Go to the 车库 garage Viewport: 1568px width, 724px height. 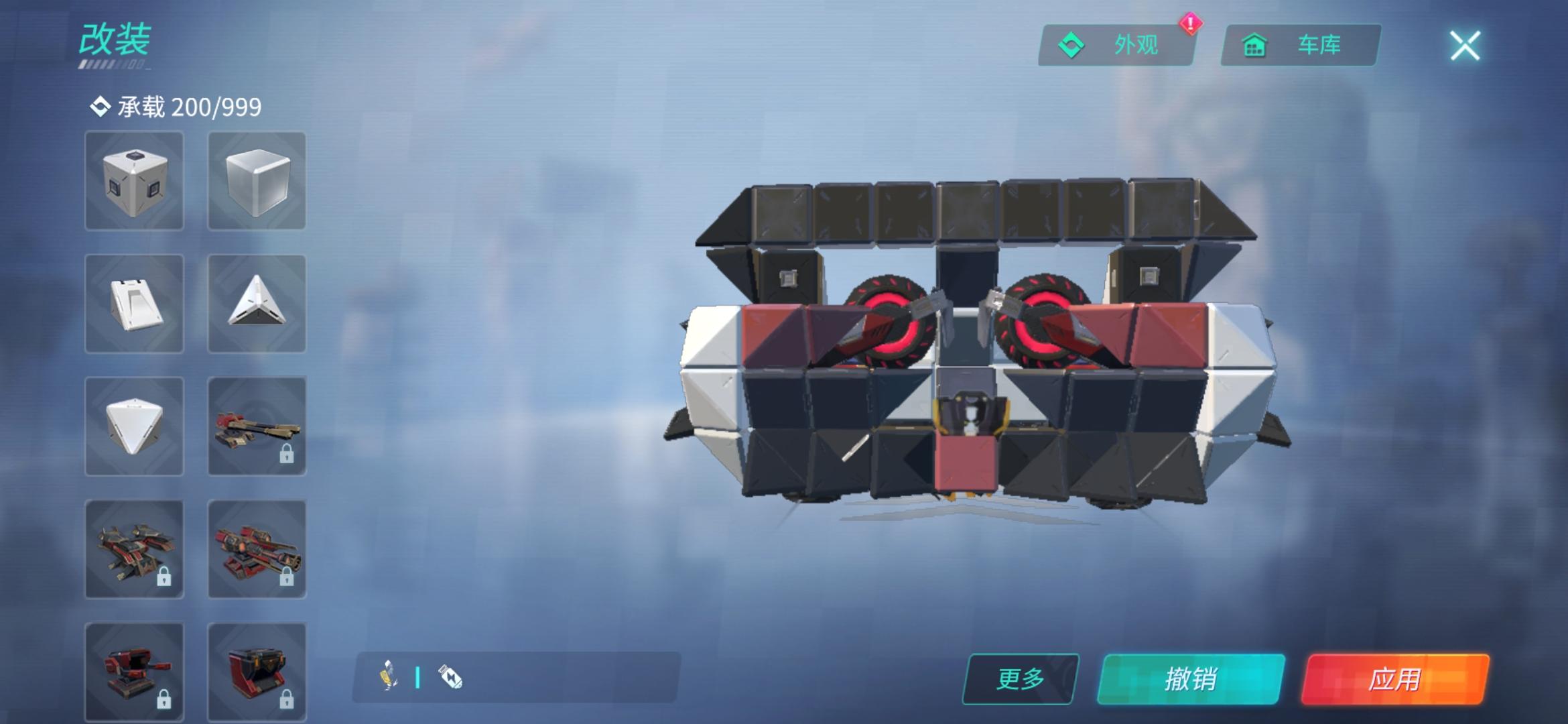click(1300, 45)
